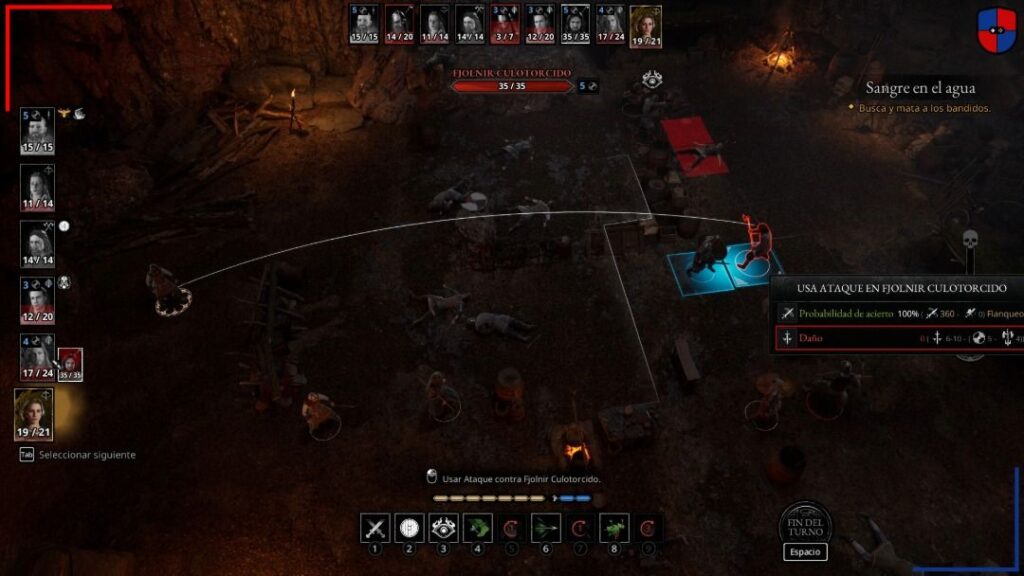This screenshot has height=576, width=1024.
Task: Choose the green ability in slot 4
Action: click(477, 528)
